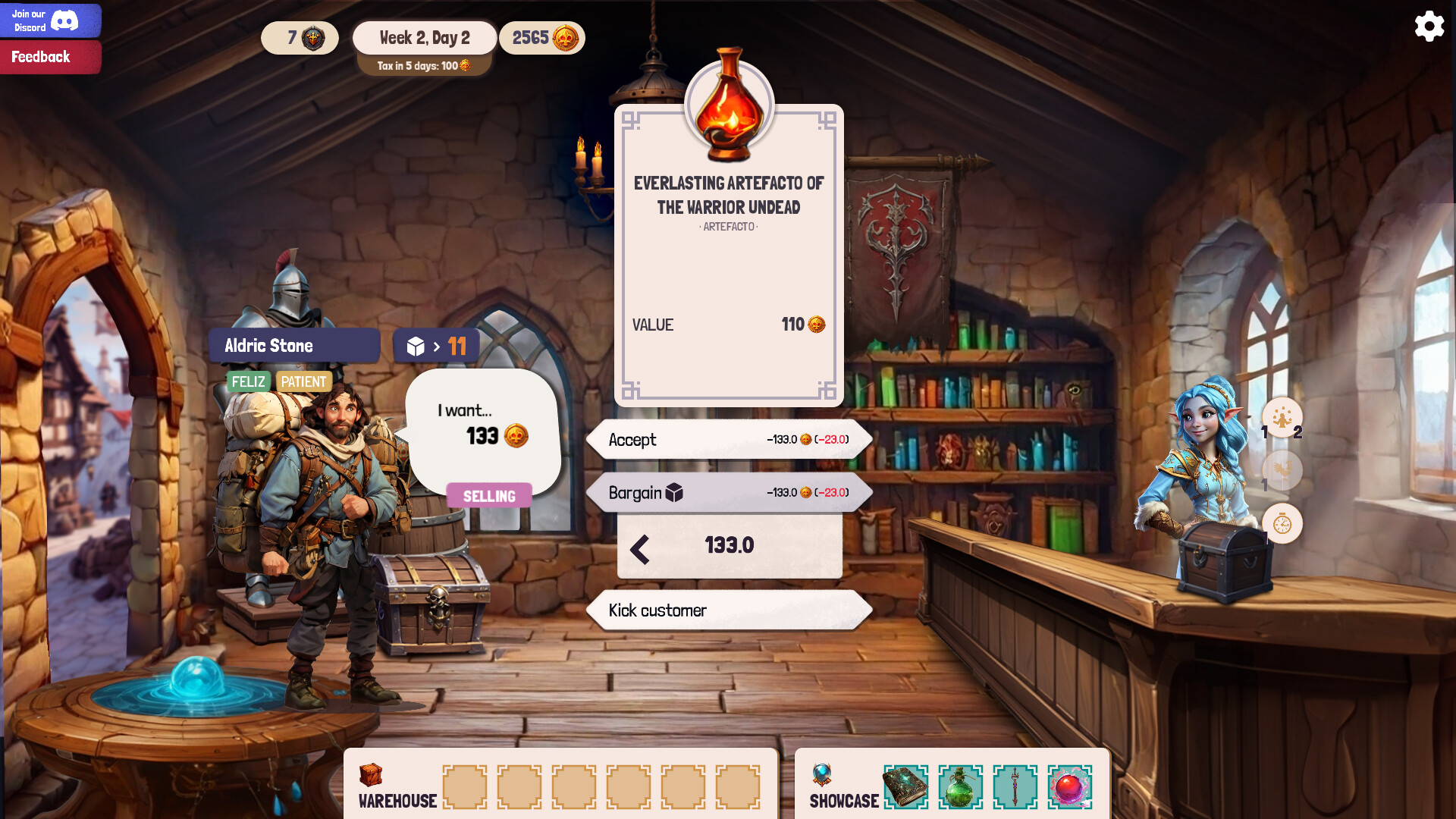Image resolution: width=1456 pixels, height=819 pixels.
Task: Toggle the SELLING status label
Action: click(489, 496)
